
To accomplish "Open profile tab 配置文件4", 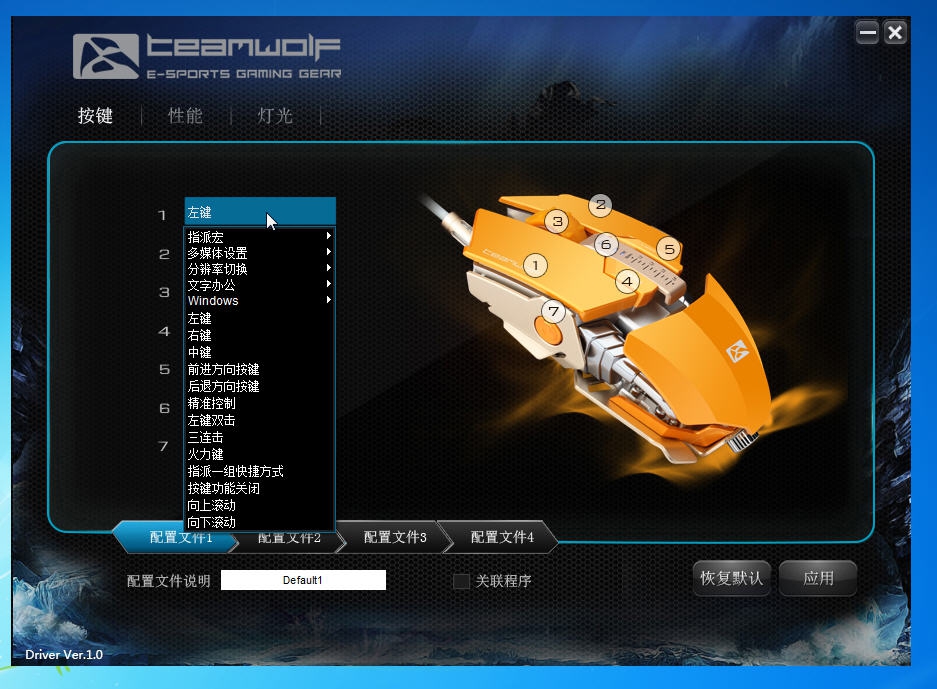I will tap(502, 537).
